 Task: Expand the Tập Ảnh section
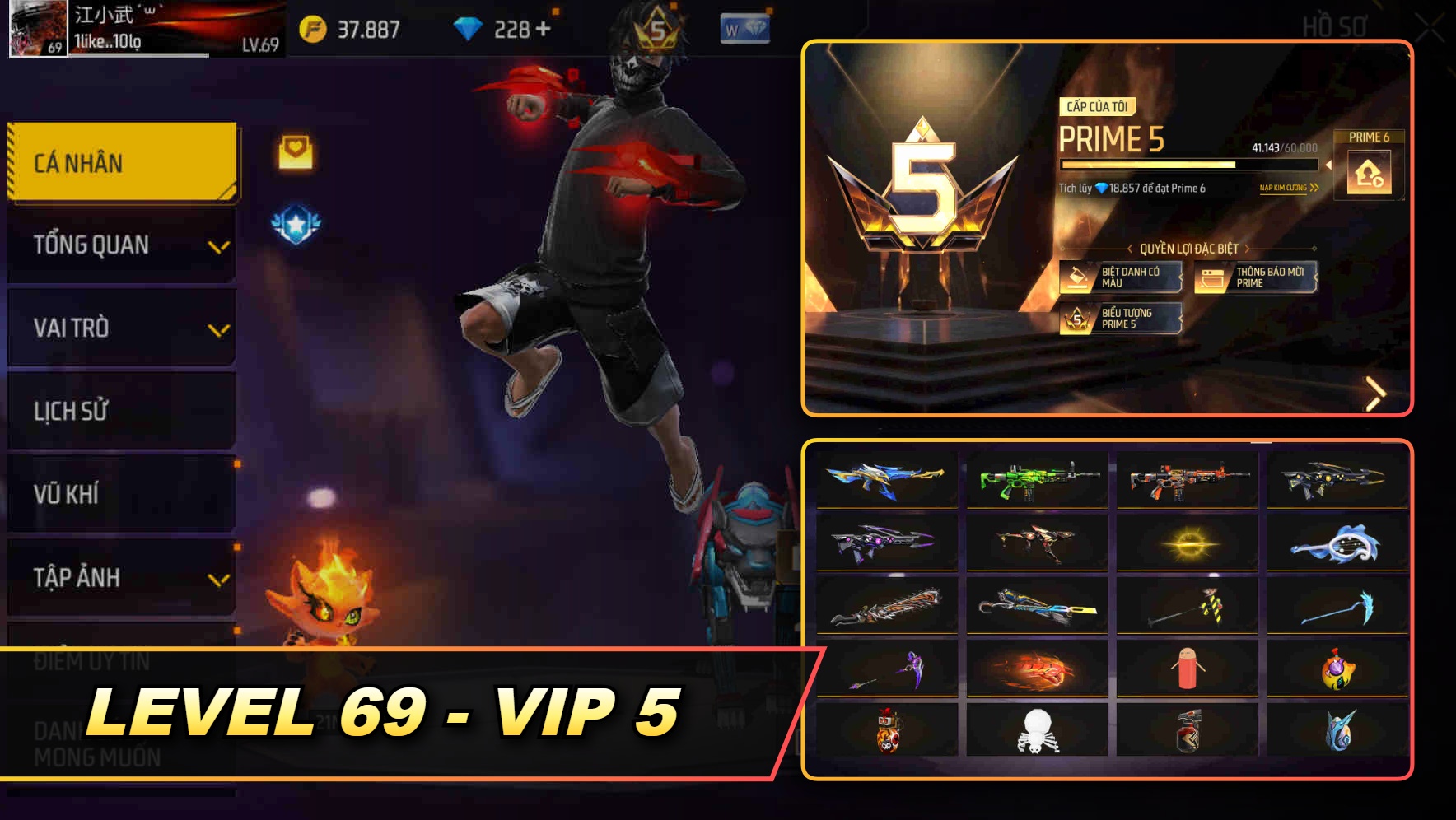120,577
